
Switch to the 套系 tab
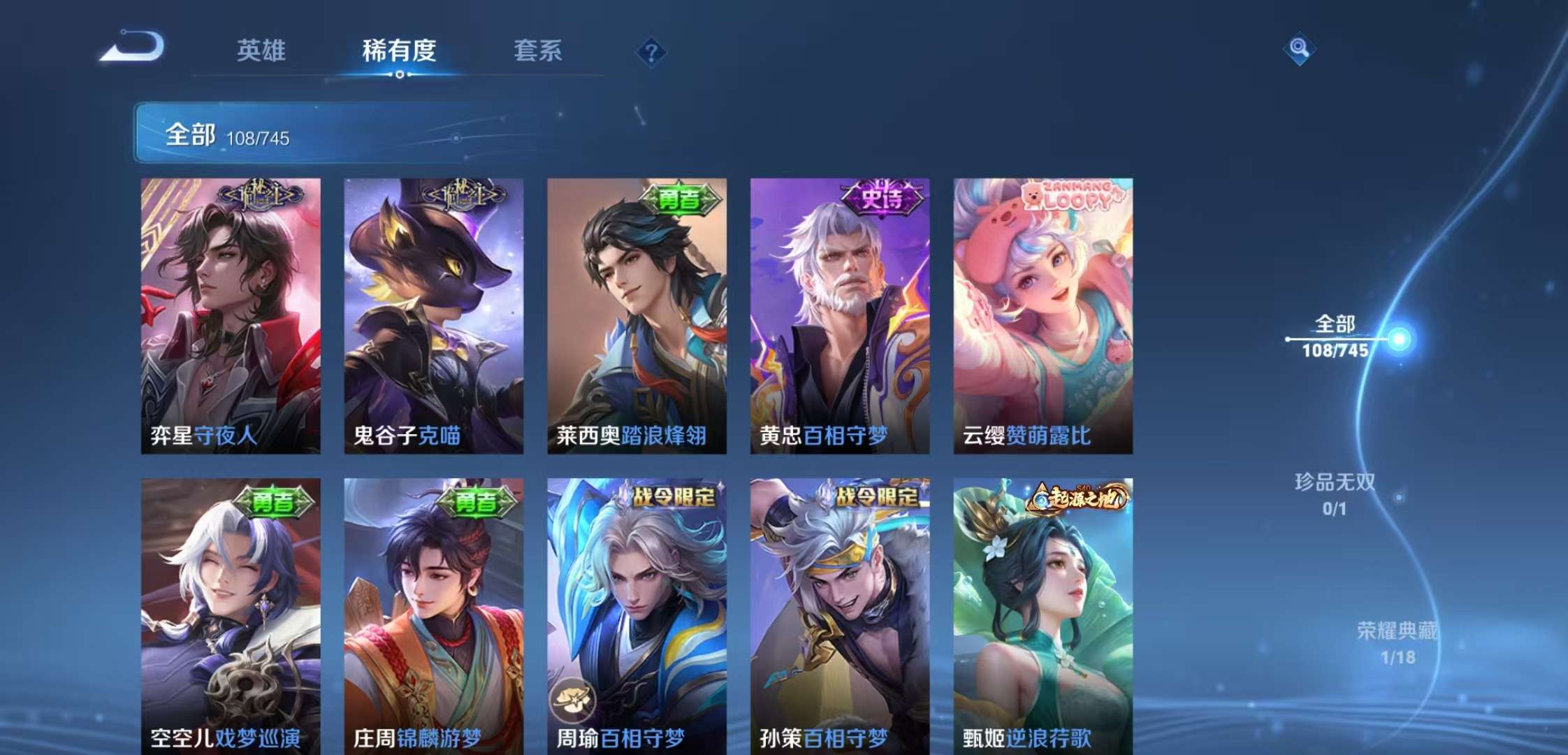tap(539, 50)
